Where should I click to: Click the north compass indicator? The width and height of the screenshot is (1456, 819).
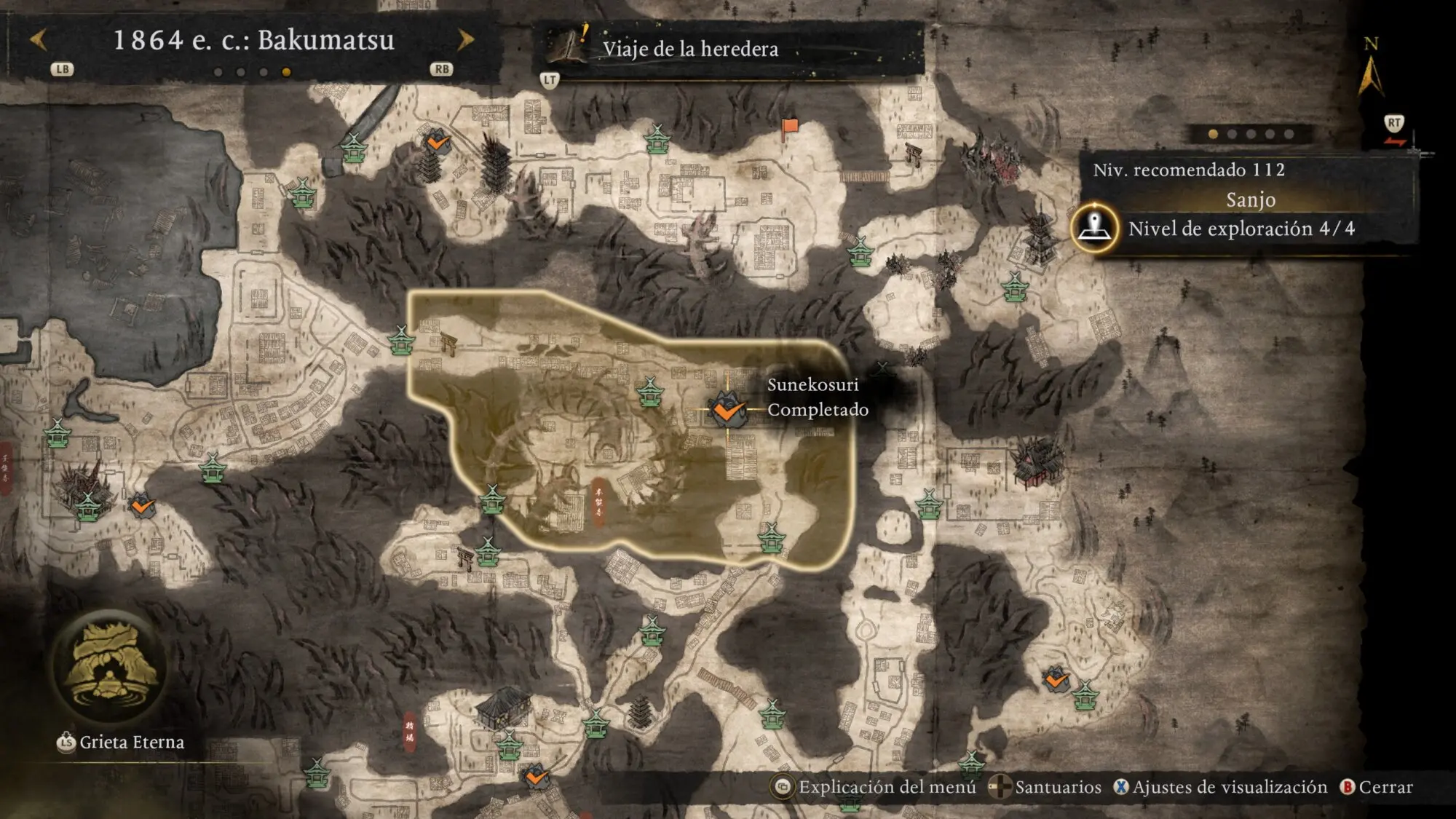(x=1371, y=68)
